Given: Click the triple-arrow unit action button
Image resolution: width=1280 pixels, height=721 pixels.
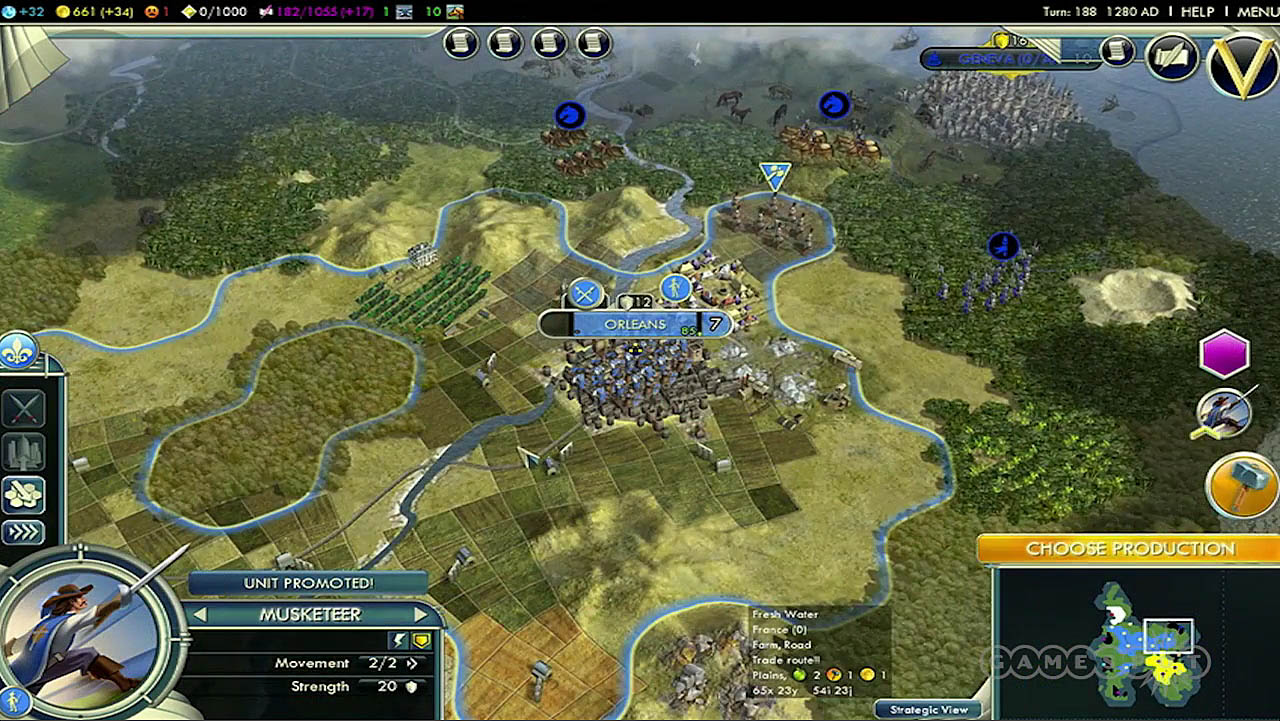Looking at the screenshot, I should coord(23,531).
